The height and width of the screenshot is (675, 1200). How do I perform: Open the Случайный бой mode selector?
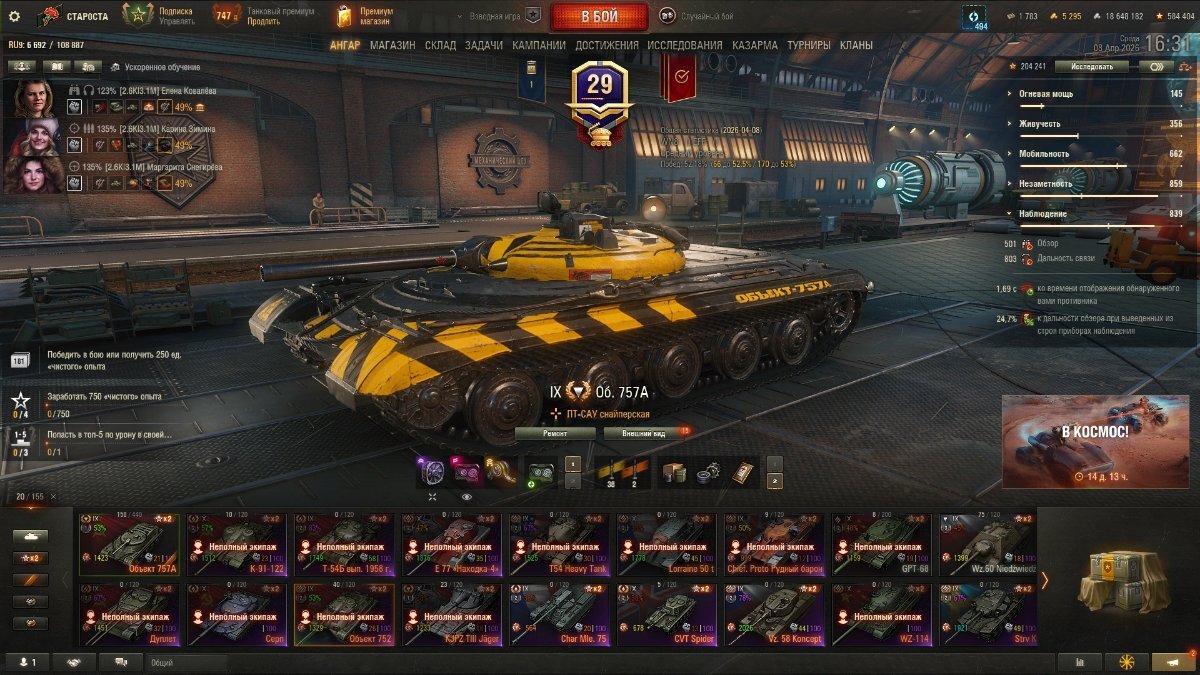[x=696, y=16]
